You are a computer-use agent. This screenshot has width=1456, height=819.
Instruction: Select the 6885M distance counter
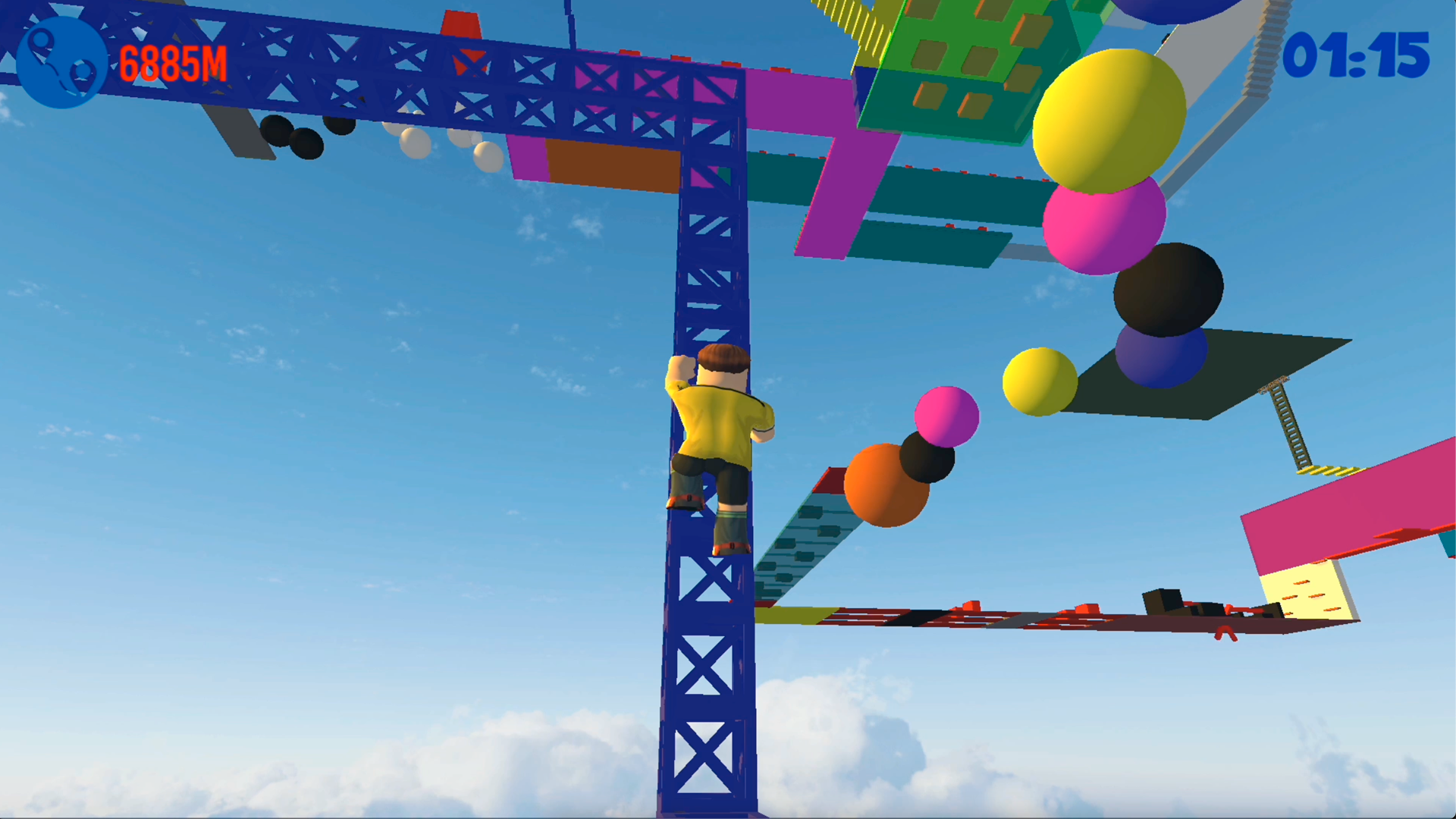click(173, 62)
